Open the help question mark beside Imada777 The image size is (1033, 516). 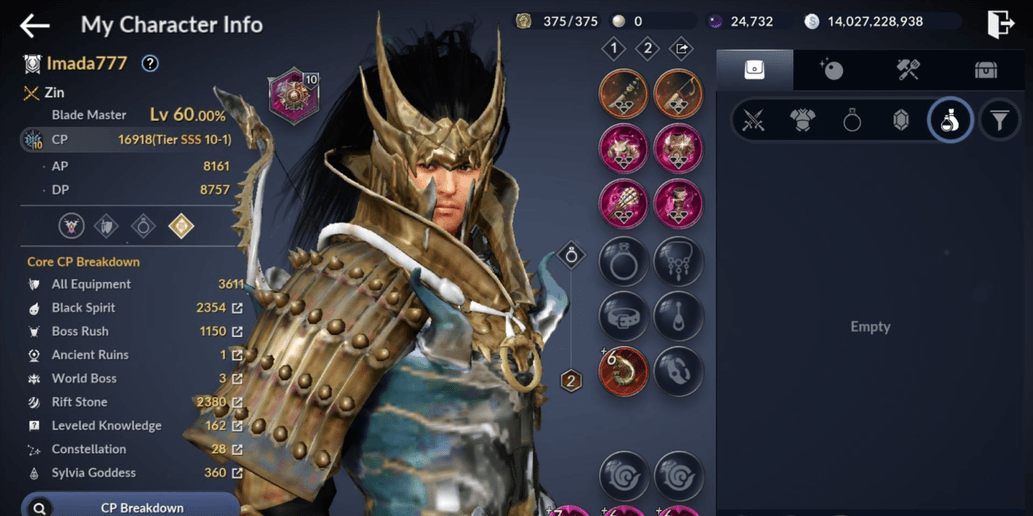[150, 63]
